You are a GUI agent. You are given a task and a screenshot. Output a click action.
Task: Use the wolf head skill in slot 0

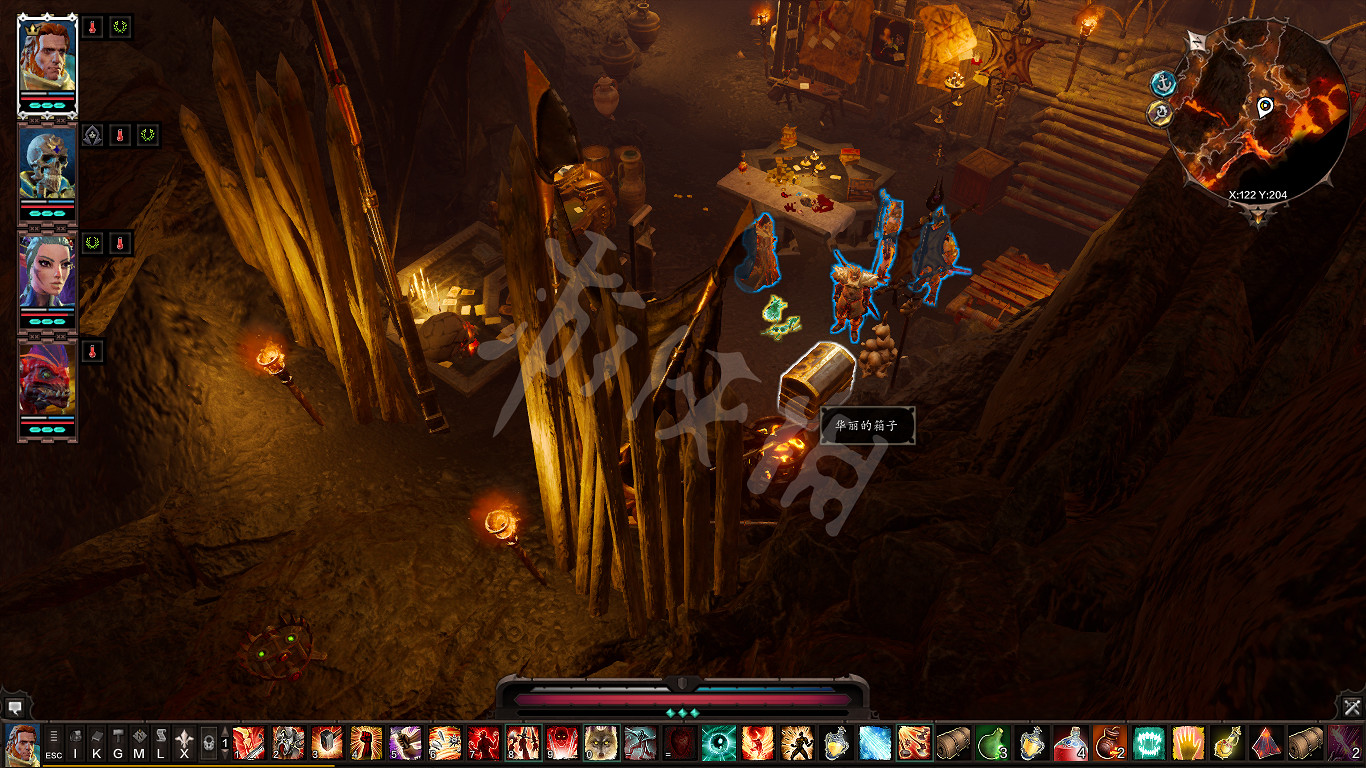tap(601, 743)
